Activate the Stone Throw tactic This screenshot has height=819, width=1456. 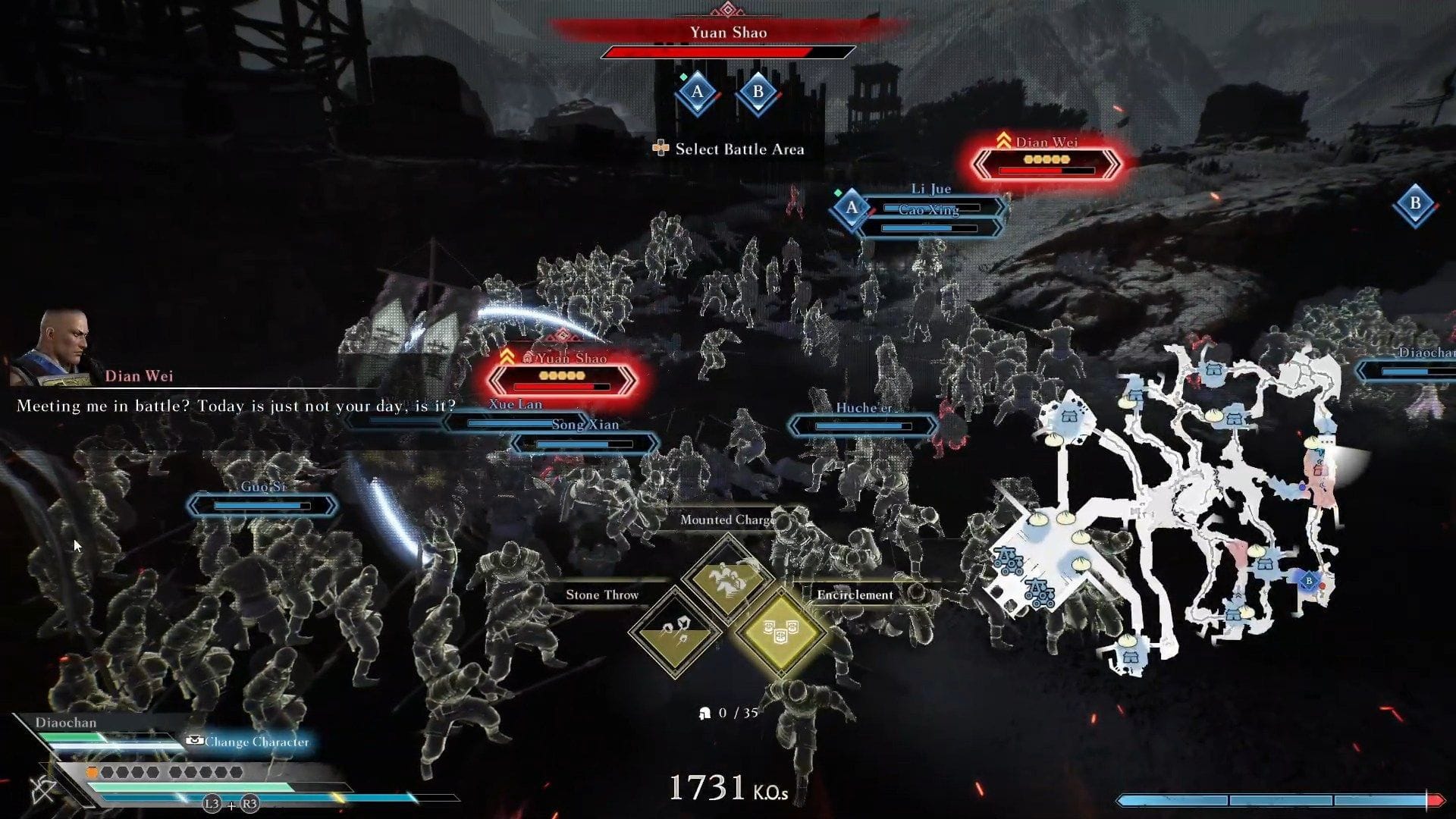[675, 632]
